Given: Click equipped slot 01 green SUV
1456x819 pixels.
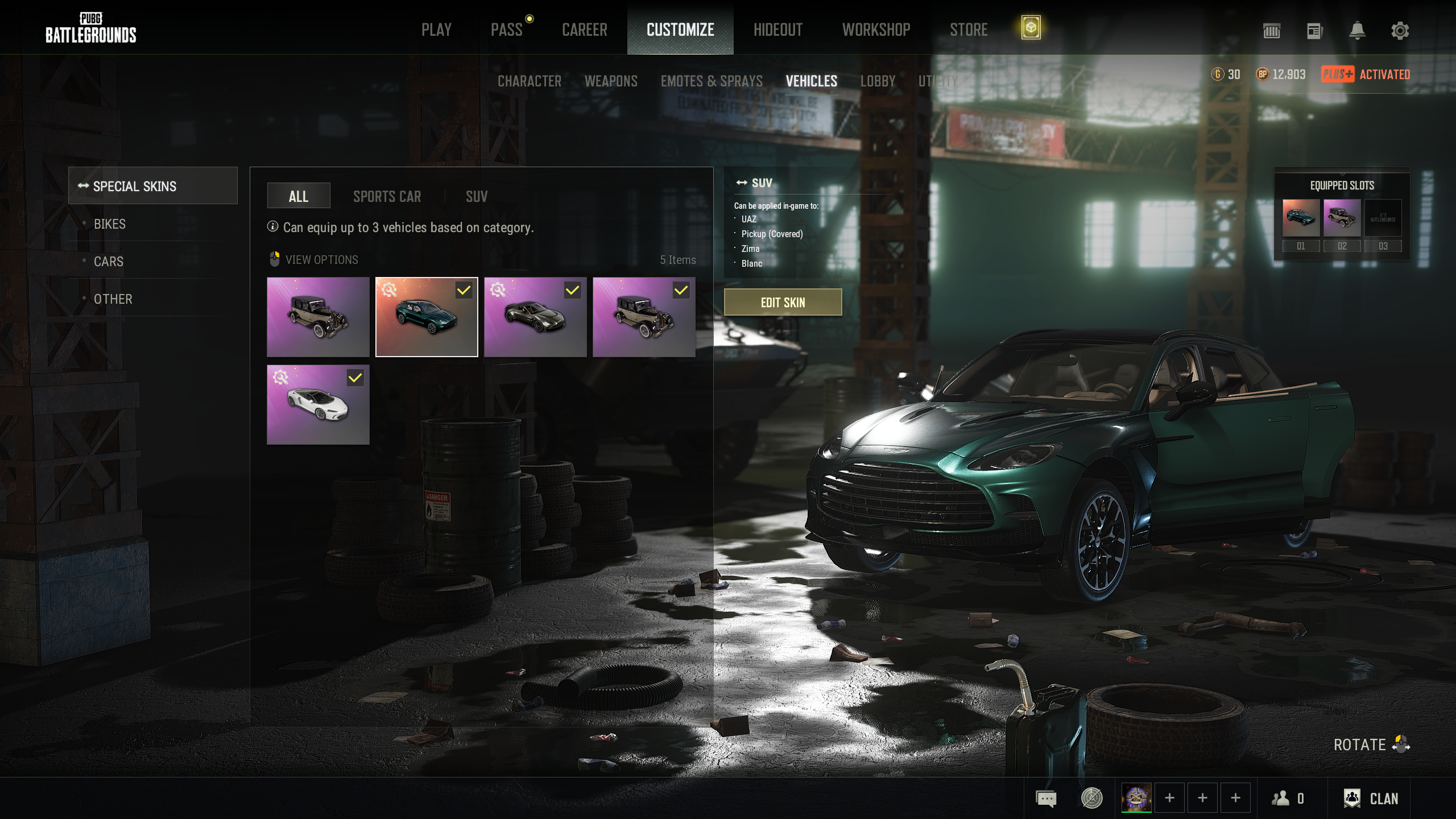Looking at the screenshot, I should [x=1301, y=218].
